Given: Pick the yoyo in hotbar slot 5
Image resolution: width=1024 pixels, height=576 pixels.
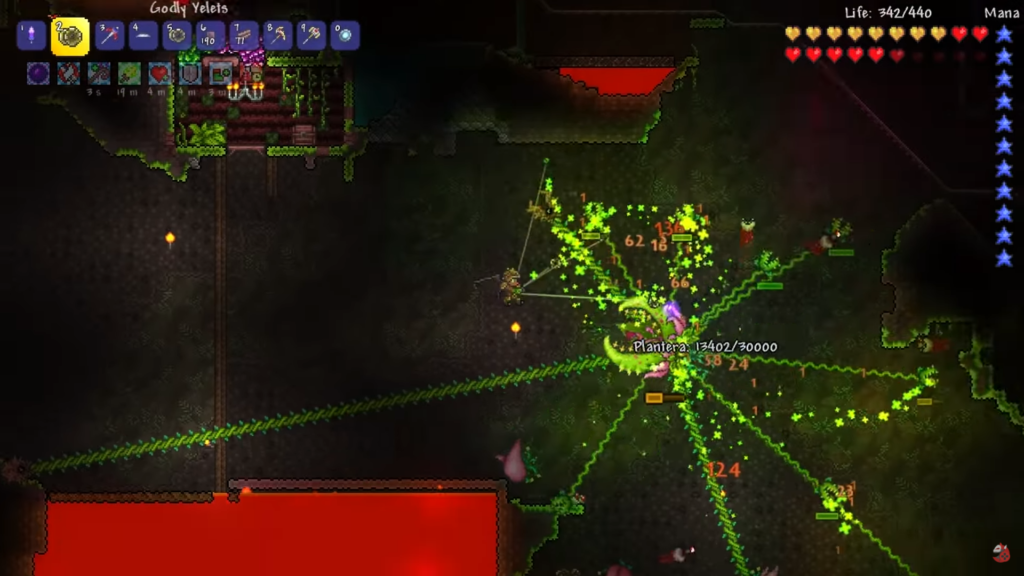Looking at the screenshot, I should coord(177,36).
